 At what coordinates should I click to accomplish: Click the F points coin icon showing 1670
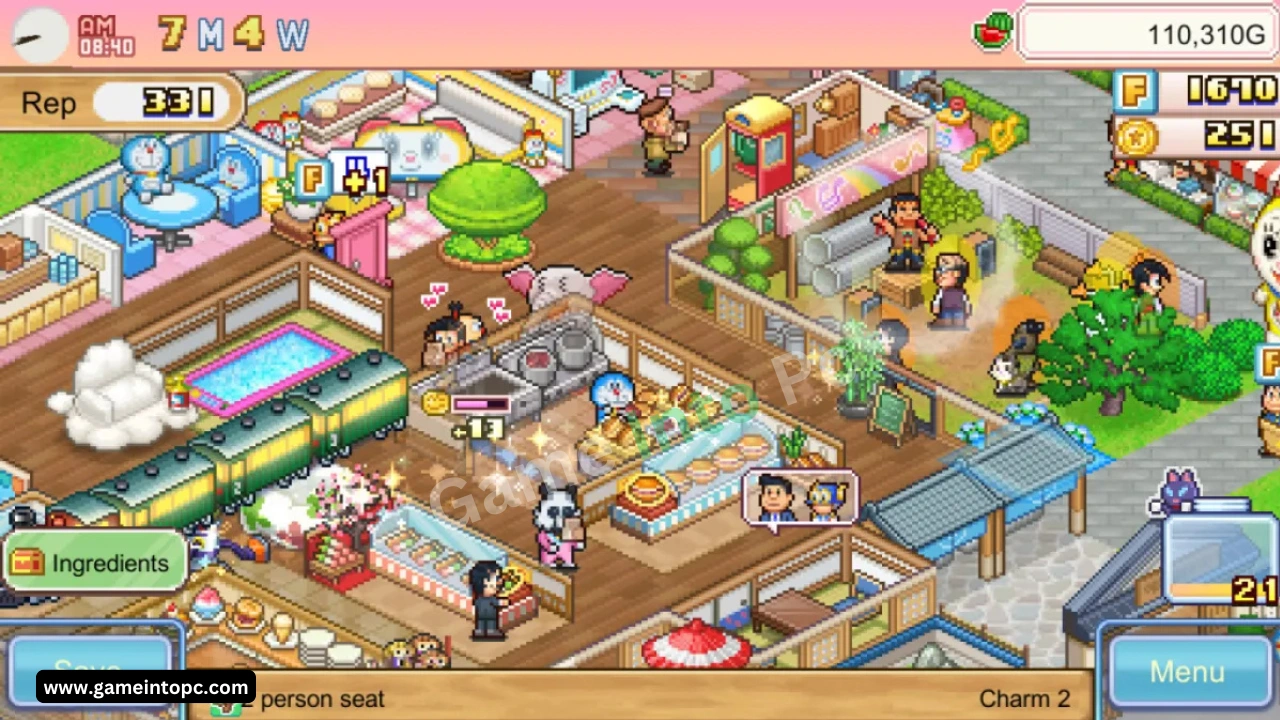[1138, 91]
